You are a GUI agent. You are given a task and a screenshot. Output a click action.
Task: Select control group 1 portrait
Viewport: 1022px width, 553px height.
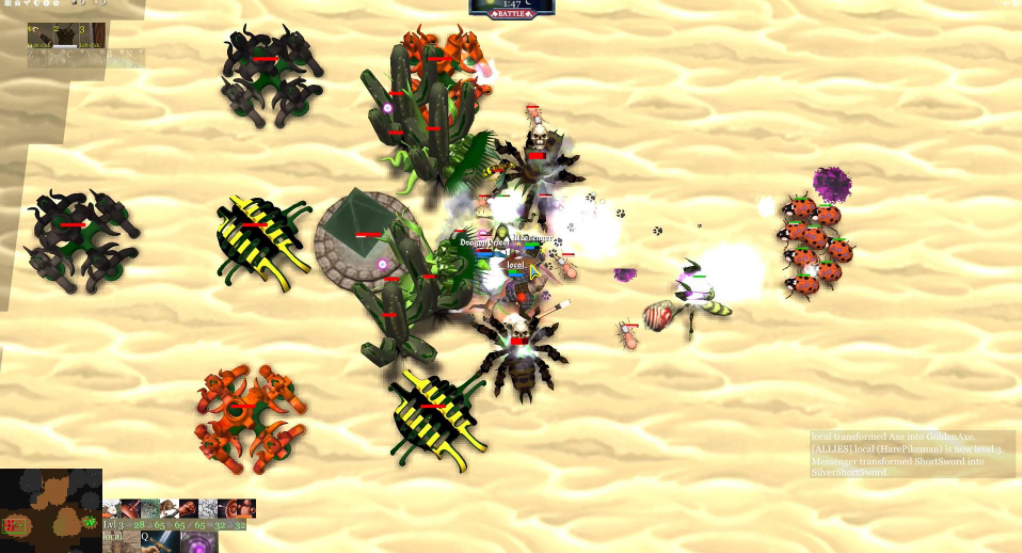pos(40,34)
